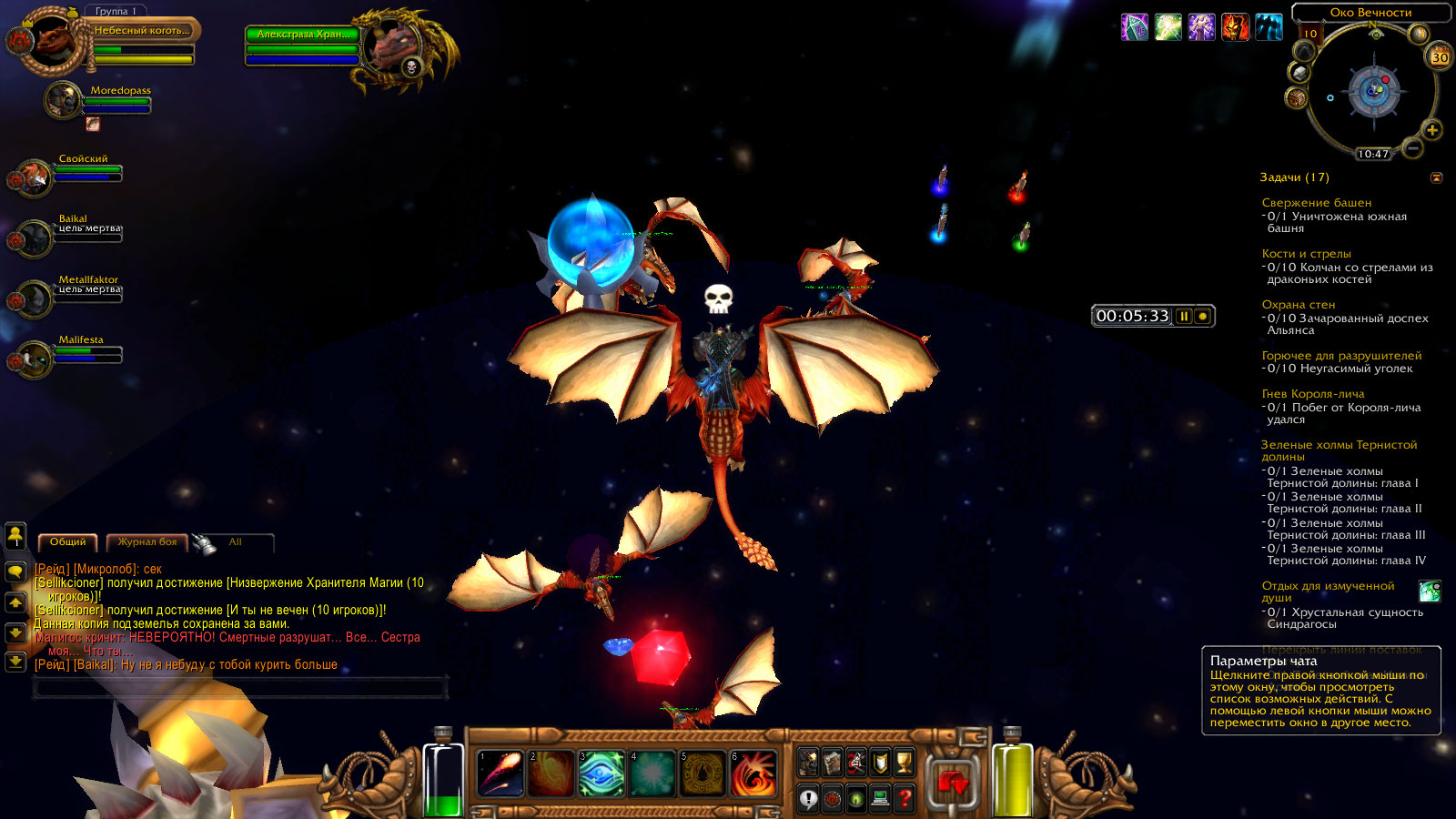Collapse the Задачи objectives tracker
The image size is (1456, 819).
coord(1436,177)
